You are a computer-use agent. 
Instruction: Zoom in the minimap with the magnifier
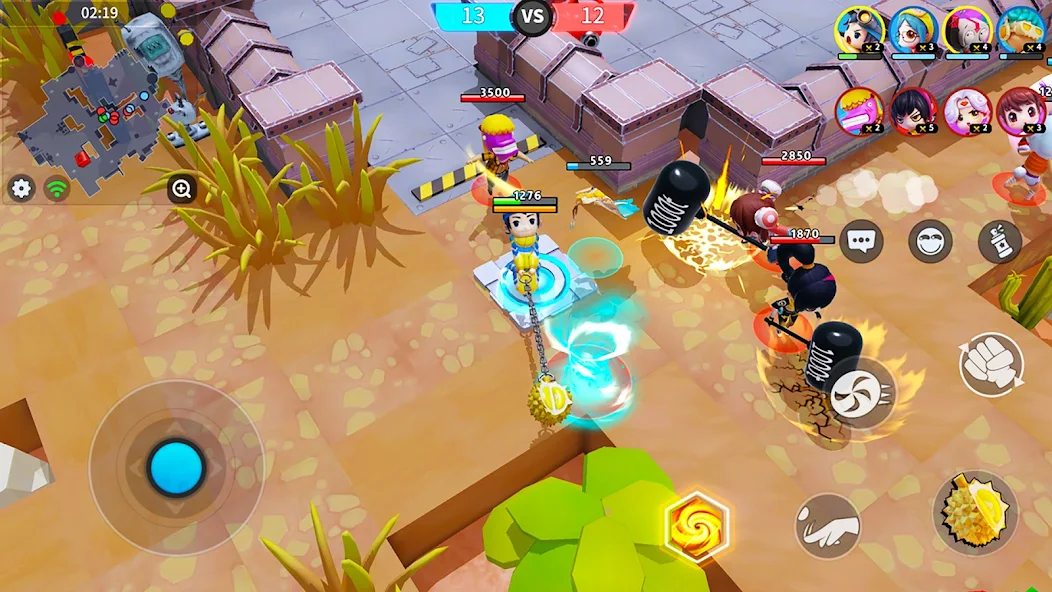point(182,189)
